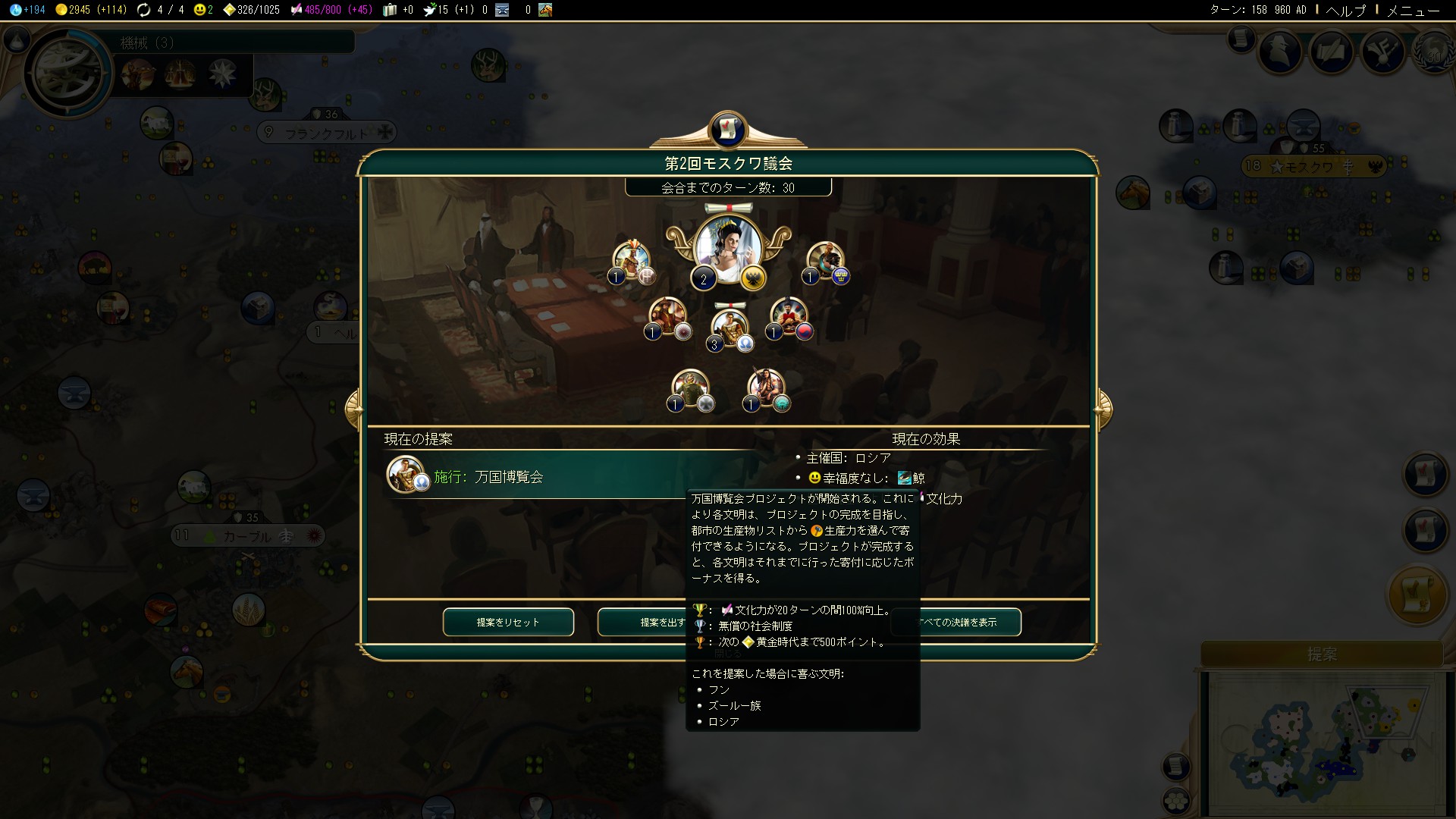The image size is (1456, 819).
Task: Open the World Congress globe icon
Action: pos(1433,52)
